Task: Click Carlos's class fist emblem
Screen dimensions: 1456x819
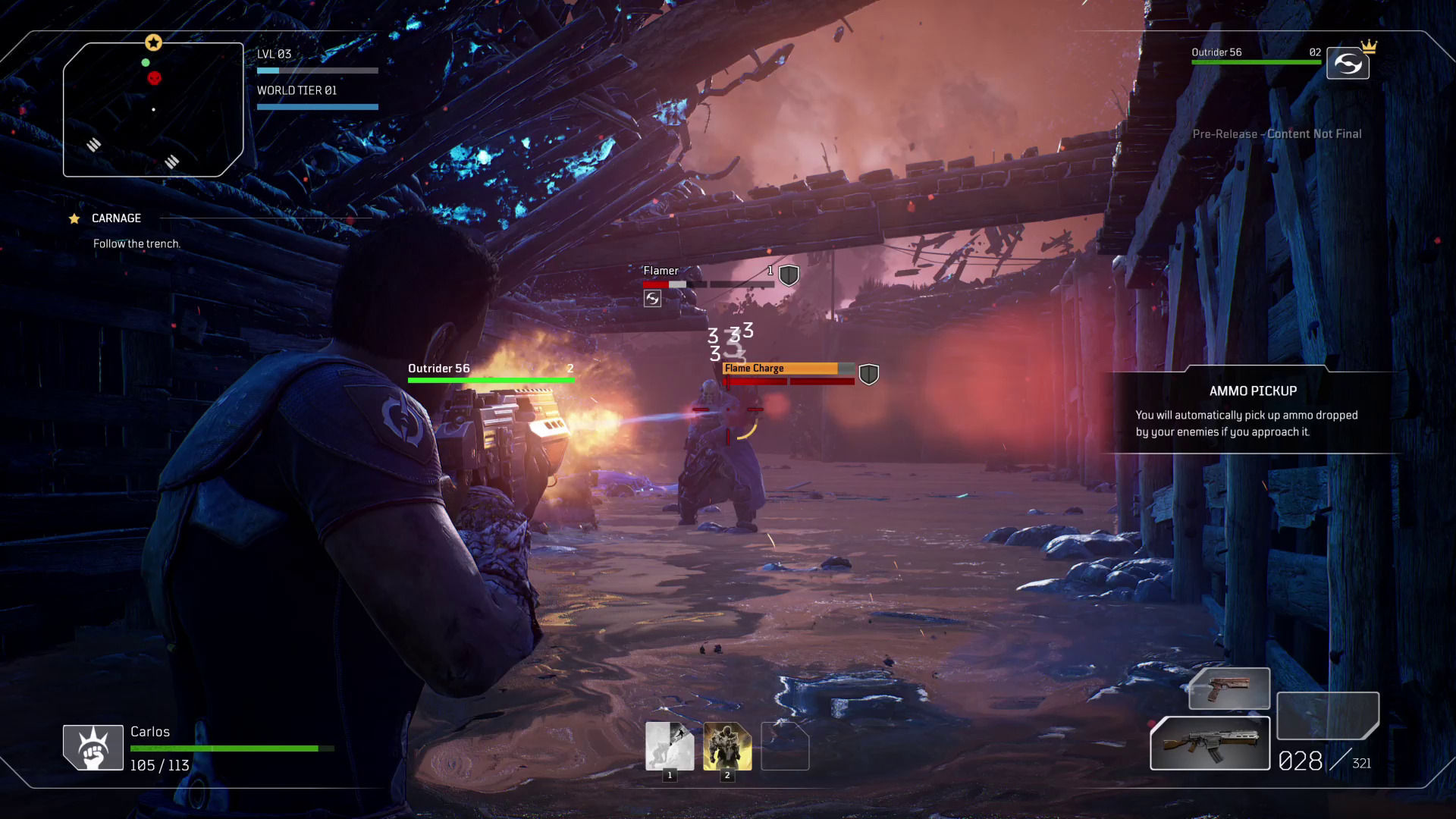Action: [x=93, y=748]
